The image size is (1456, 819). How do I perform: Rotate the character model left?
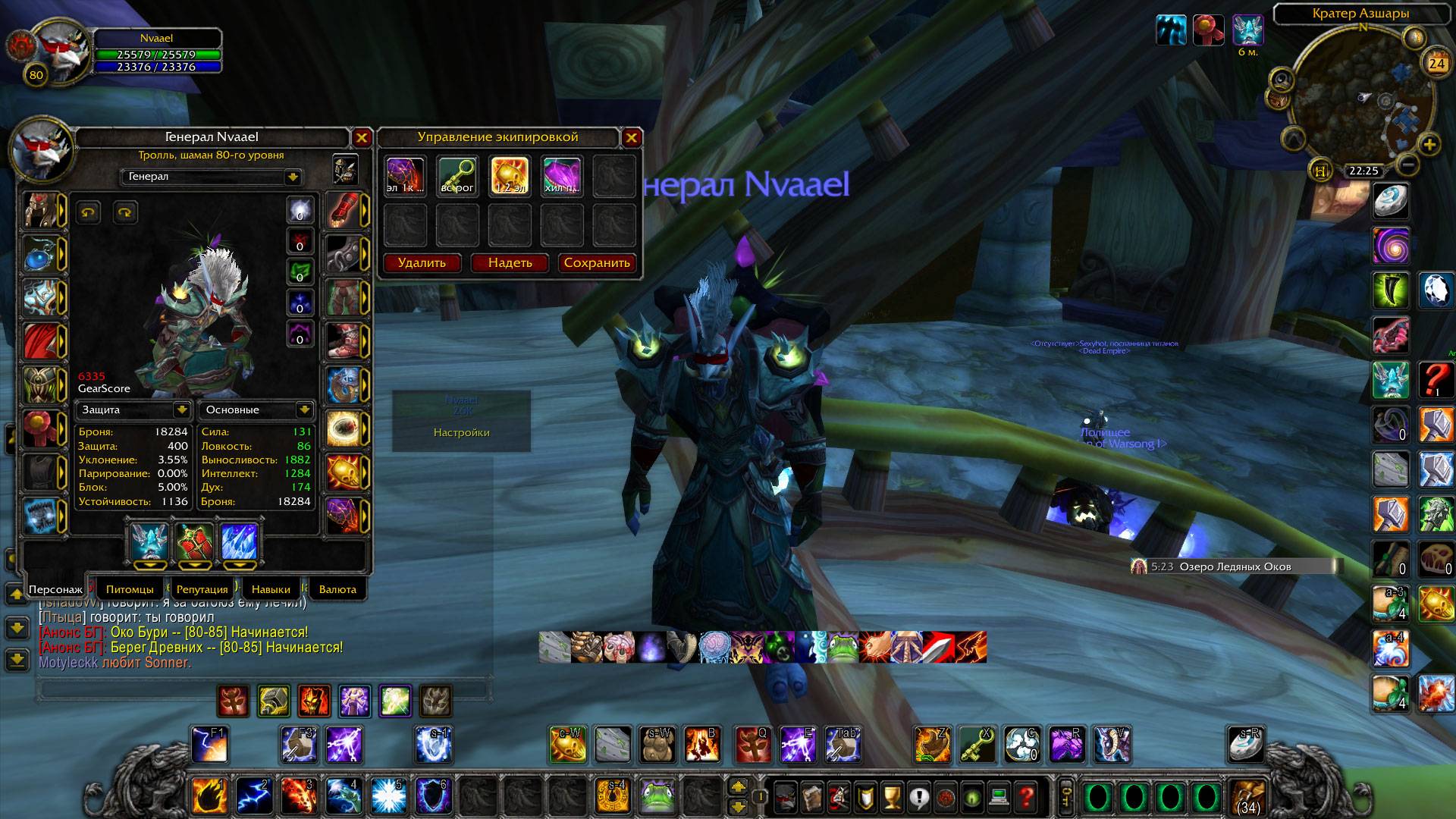coord(89,212)
